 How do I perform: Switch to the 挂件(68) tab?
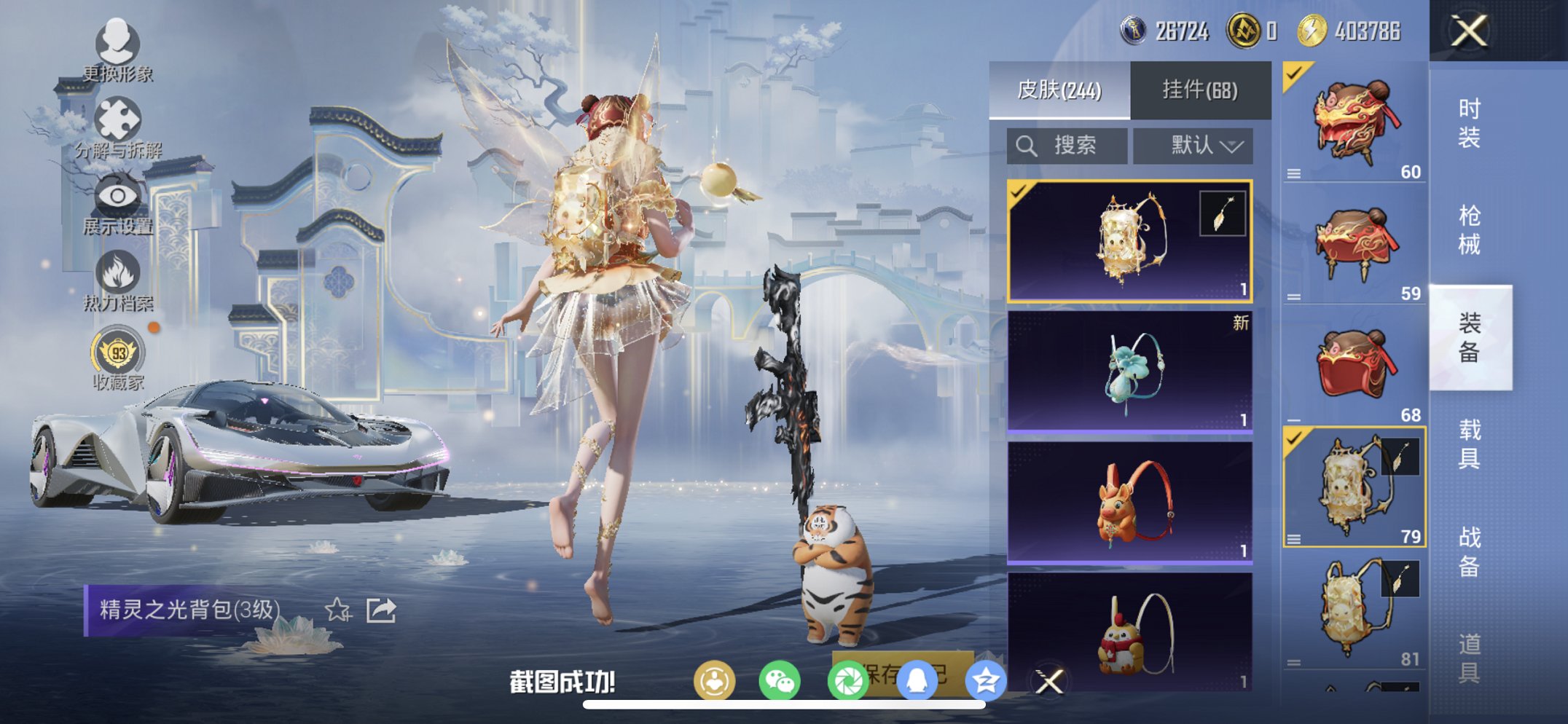(x=1199, y=90)
